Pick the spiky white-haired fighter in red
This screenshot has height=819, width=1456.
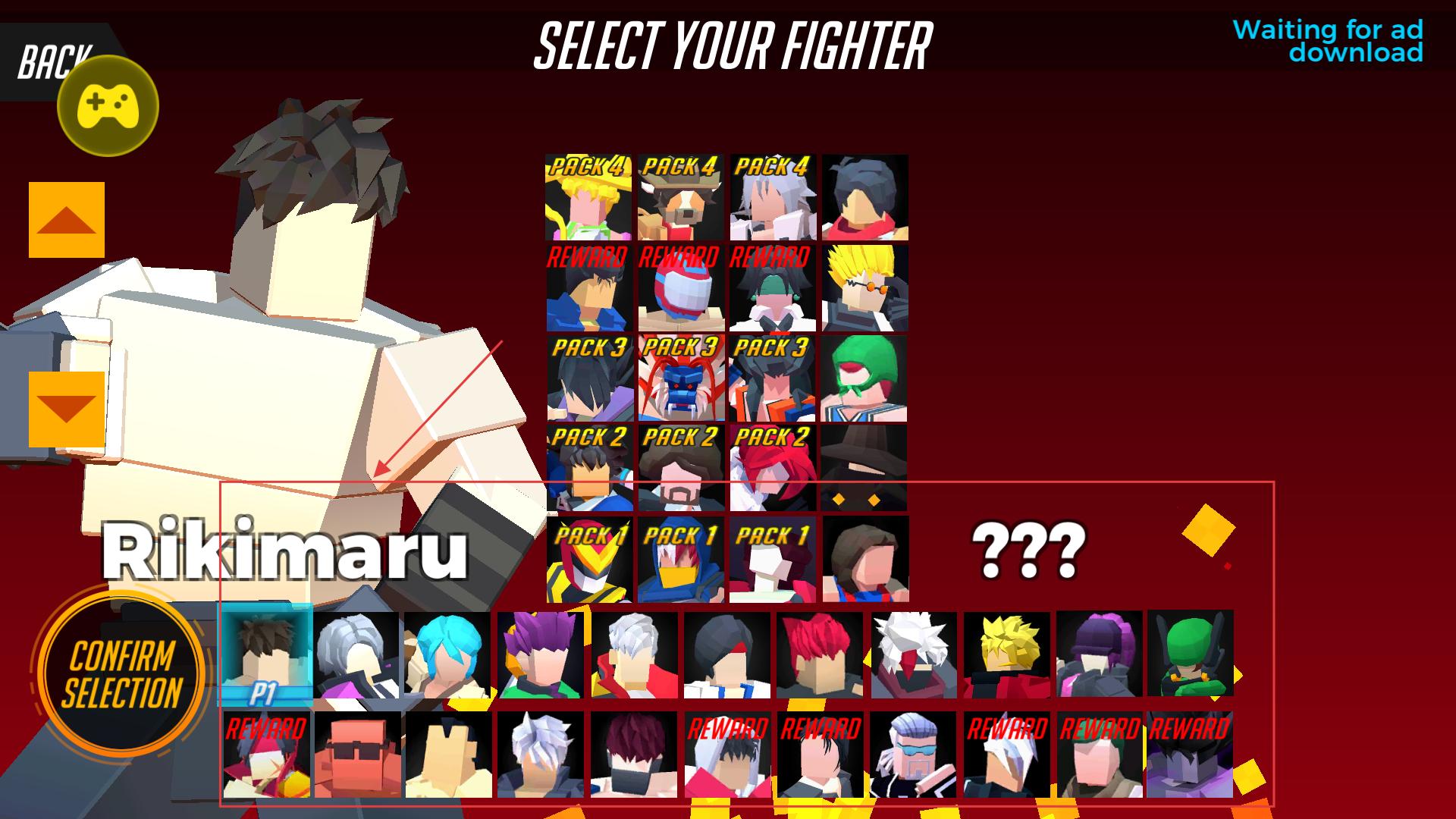point(913,655)
